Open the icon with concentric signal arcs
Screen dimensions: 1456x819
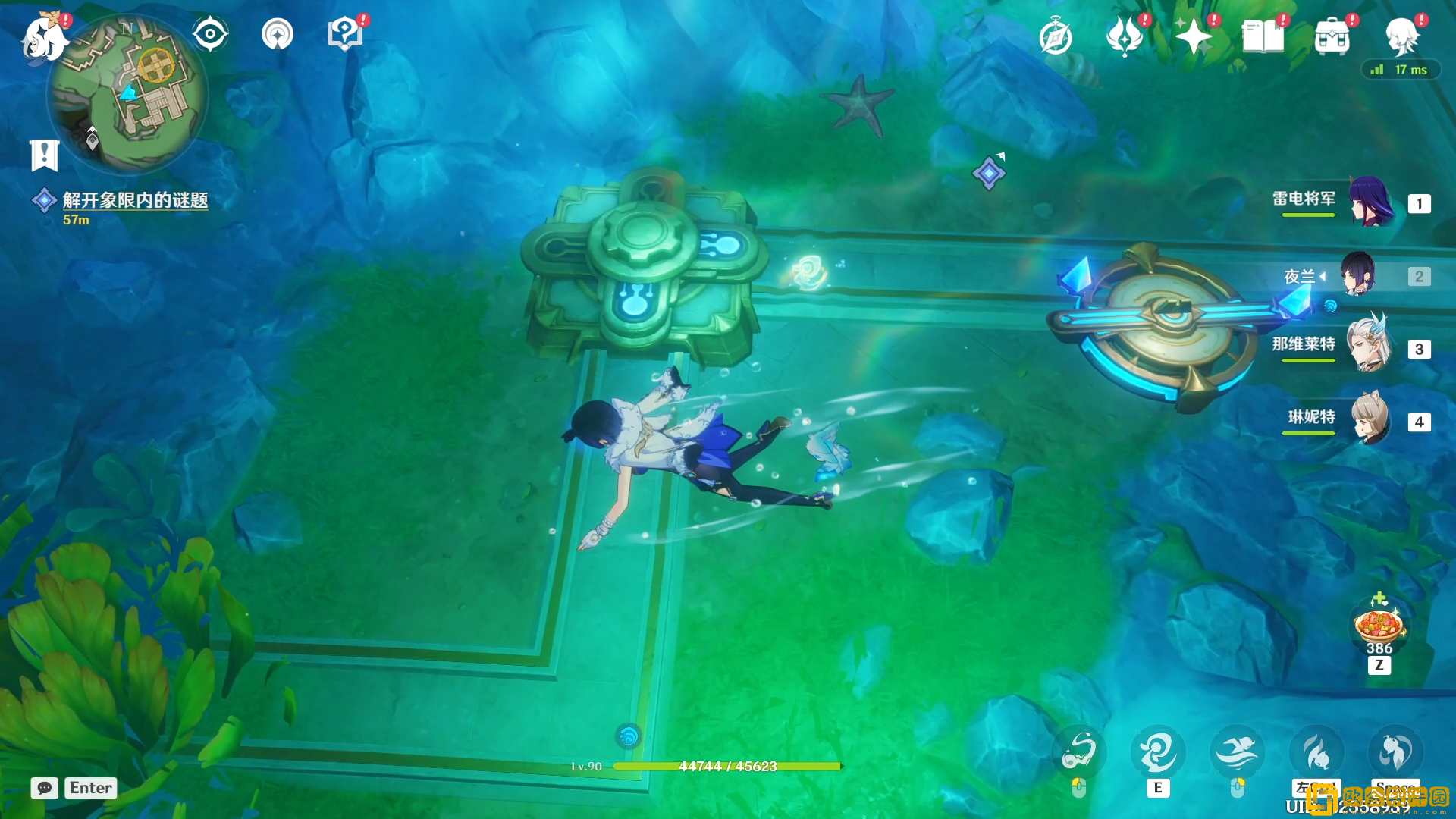coord(278,34)
